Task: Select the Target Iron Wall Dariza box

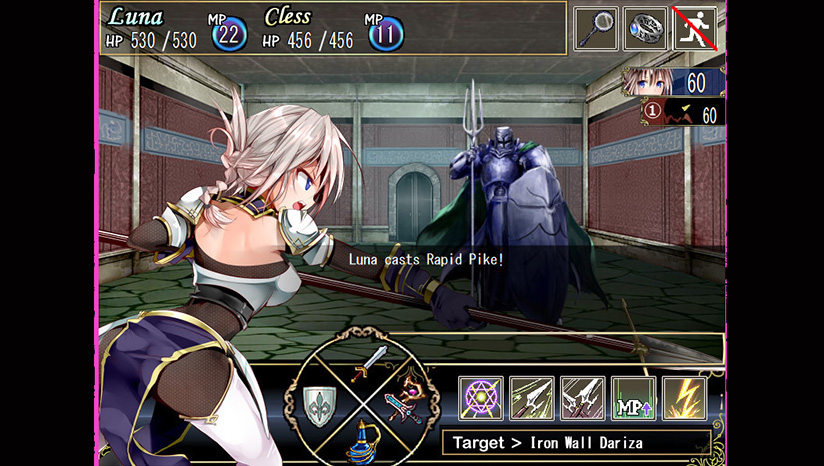Action: click(x=576, y=442)
